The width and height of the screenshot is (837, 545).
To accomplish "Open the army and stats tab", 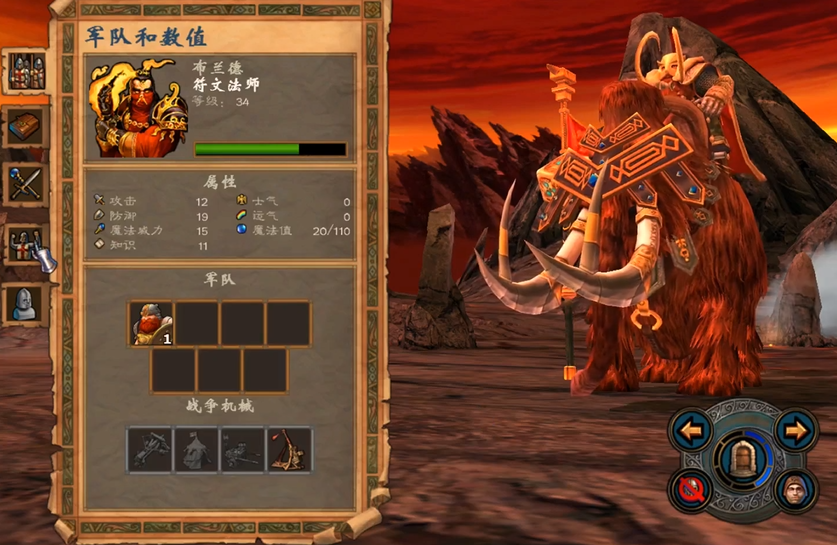I will pos(26,70).
